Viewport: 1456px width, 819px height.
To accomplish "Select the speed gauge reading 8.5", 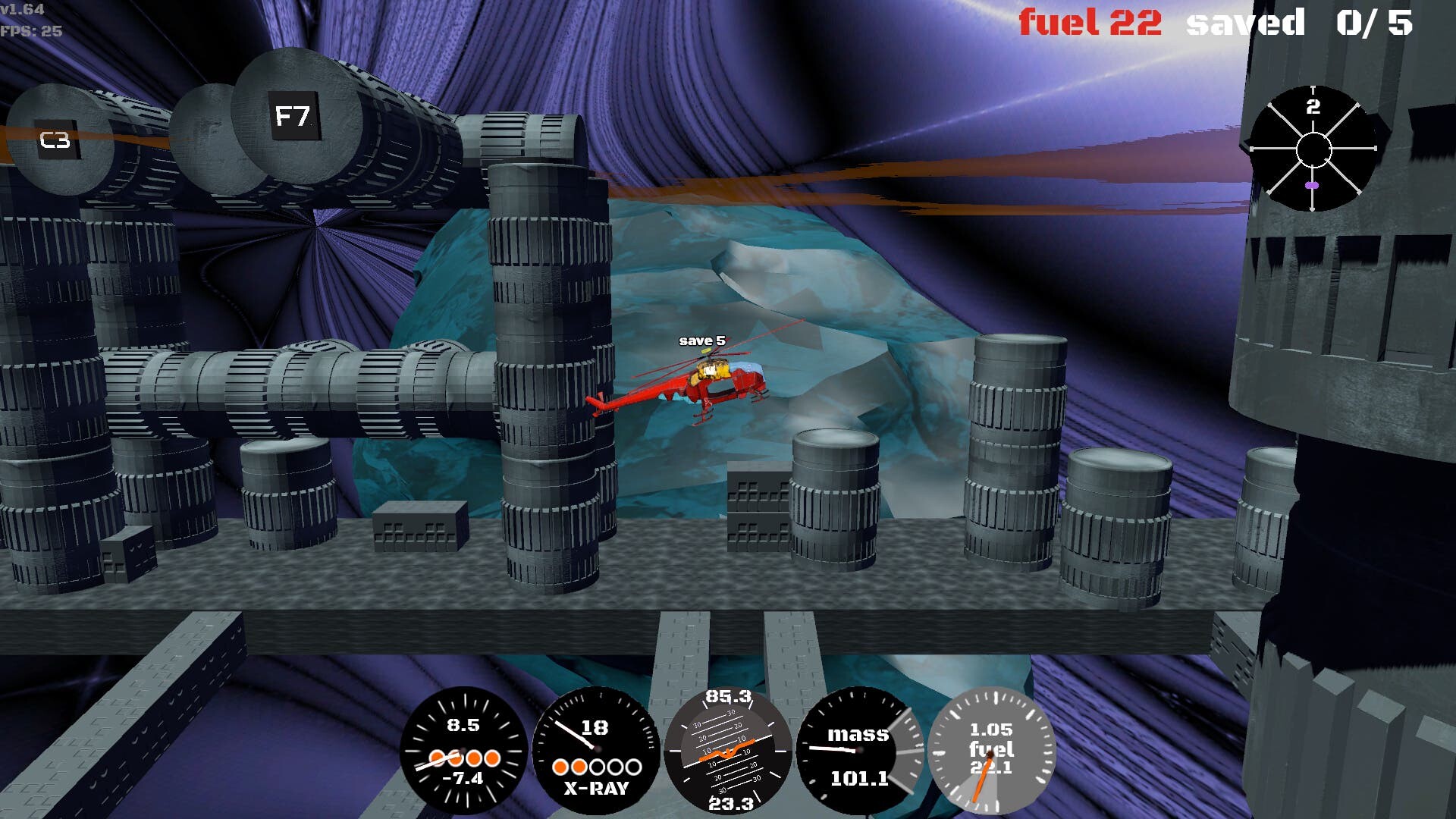I will (x=463, y=751).
